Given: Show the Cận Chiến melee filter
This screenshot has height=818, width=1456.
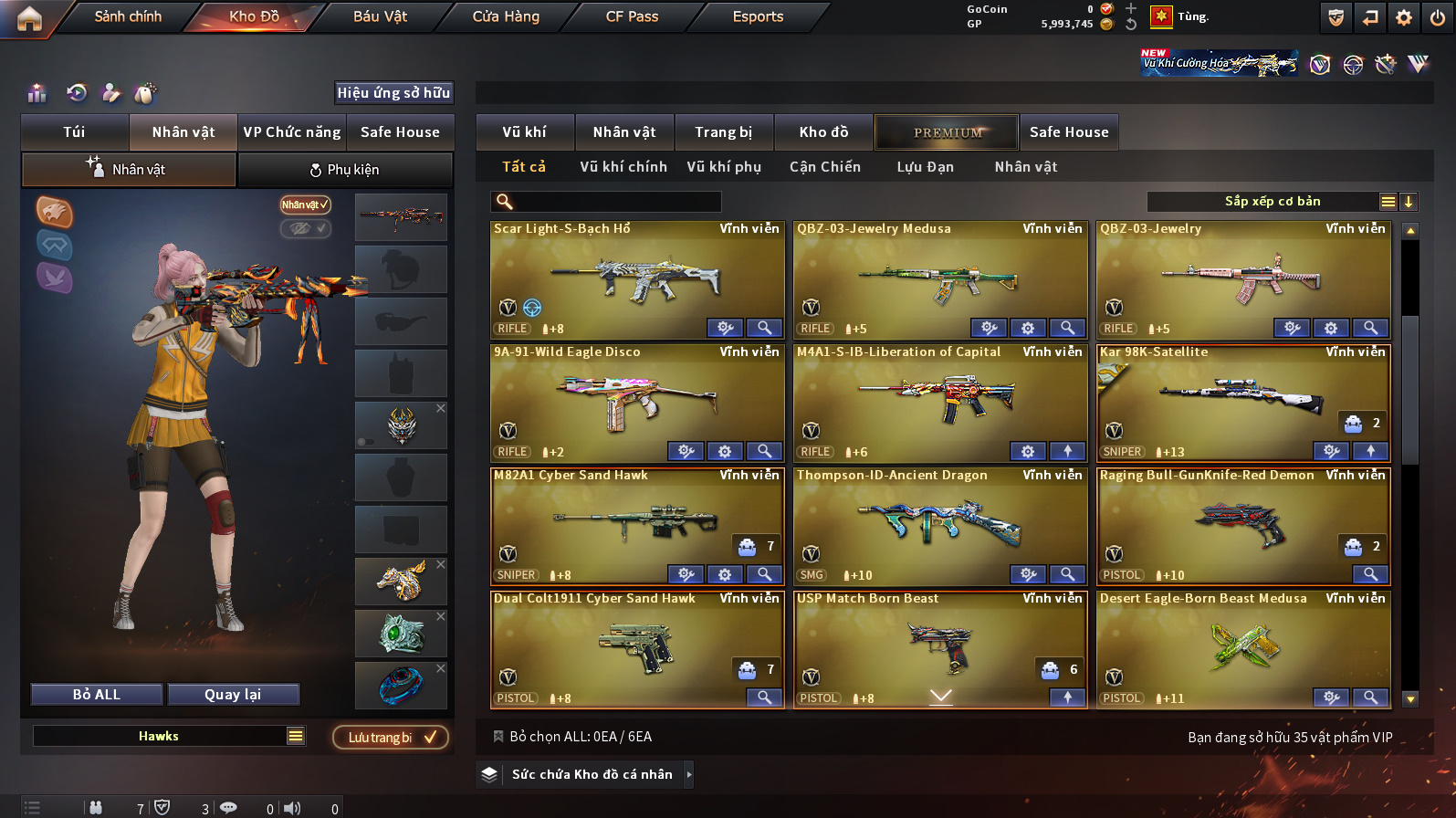Looking at the screenshot, I should point(825,167).
